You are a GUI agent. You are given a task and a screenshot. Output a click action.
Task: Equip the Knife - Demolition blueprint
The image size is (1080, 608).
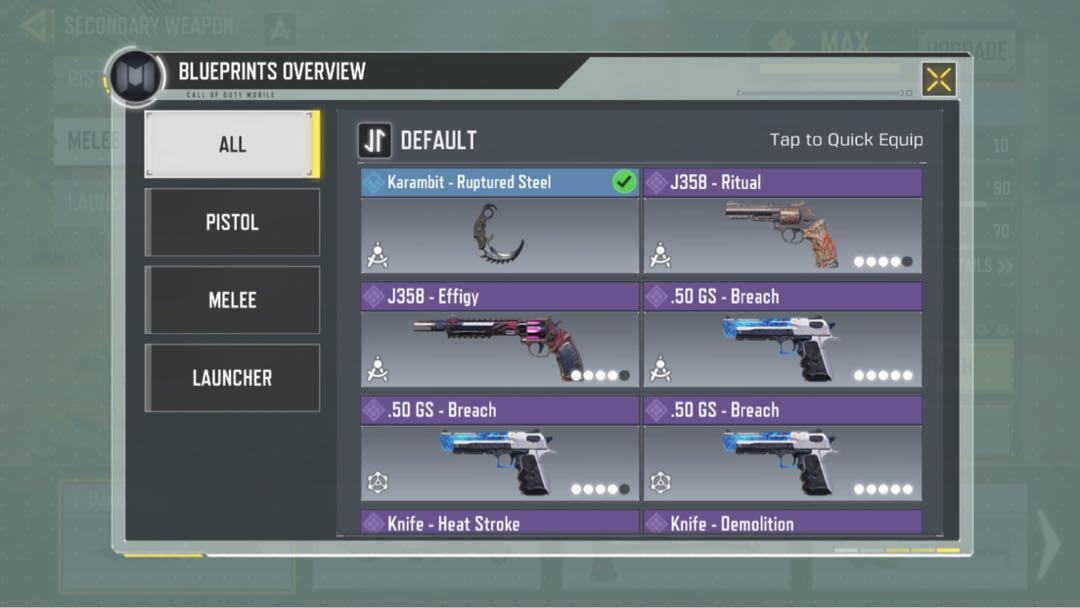click(782, 522)
